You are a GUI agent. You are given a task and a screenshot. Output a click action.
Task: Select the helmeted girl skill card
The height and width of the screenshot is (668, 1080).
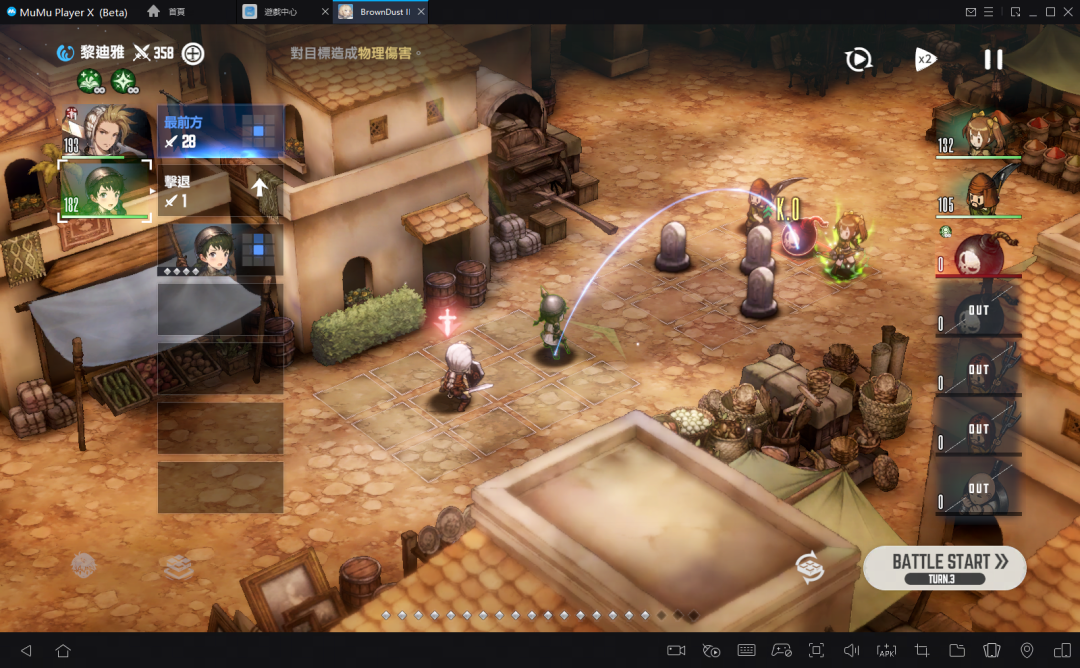tap(221, 249)
